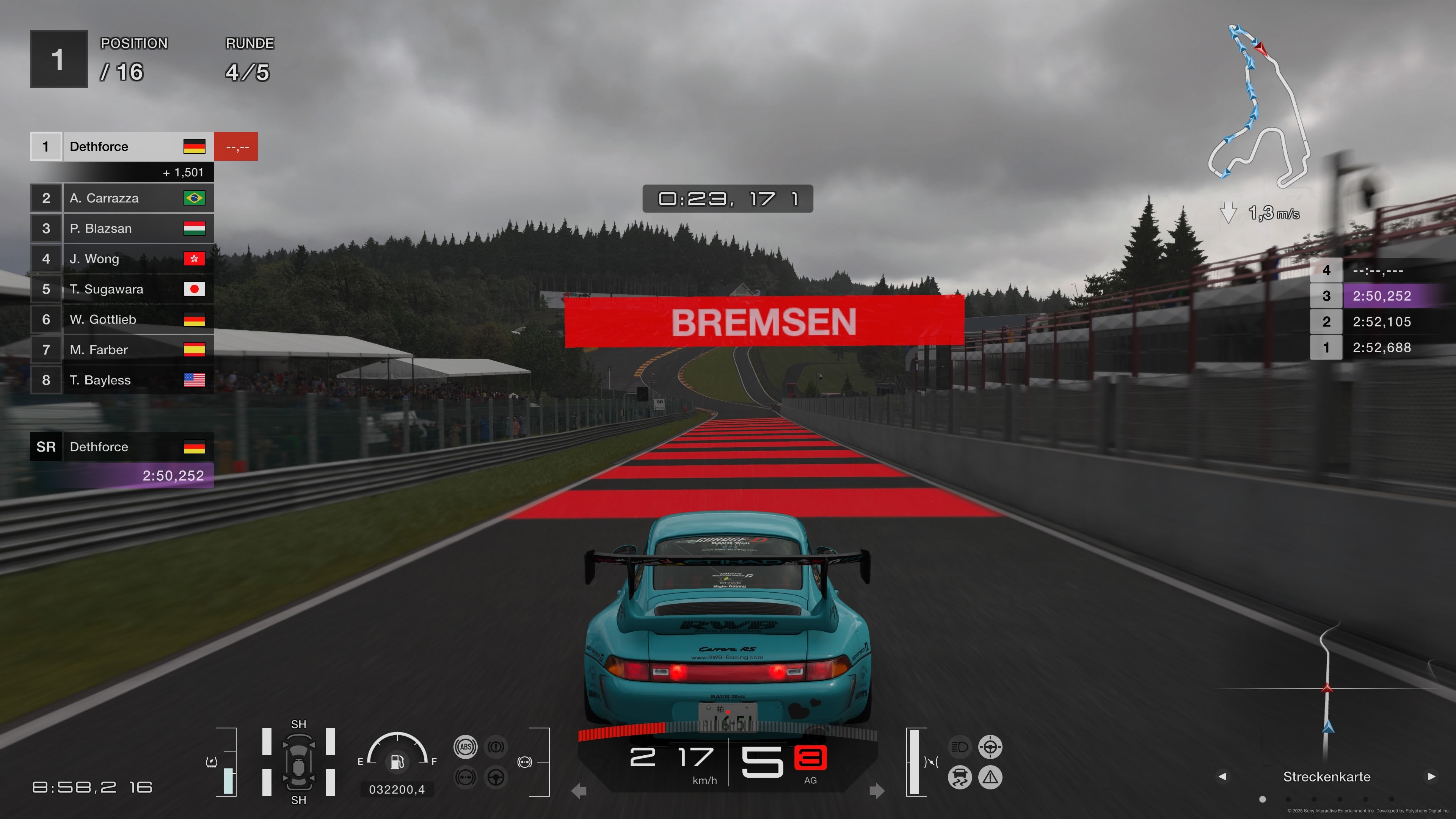Click the handbrake warning icon

point(496,747)
